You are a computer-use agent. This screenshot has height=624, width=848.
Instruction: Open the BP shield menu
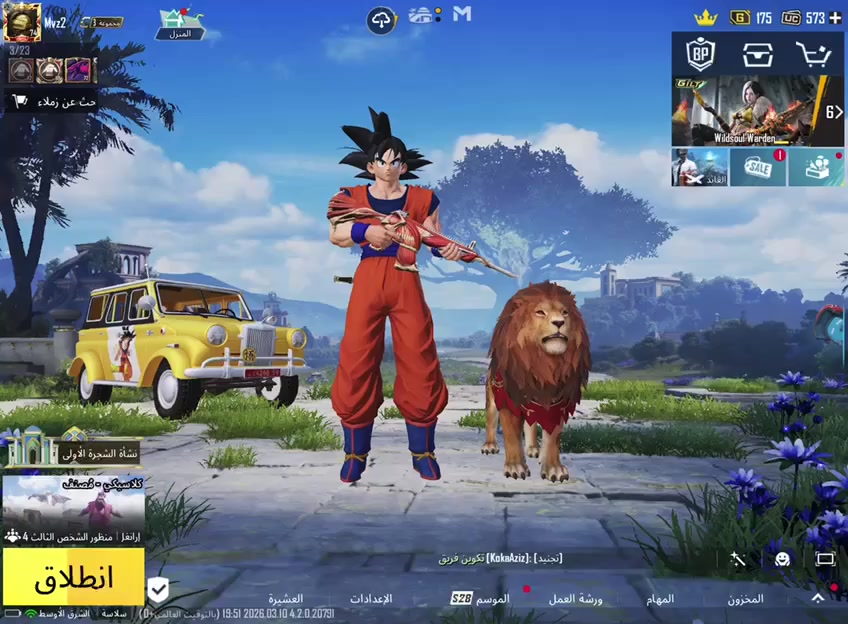(700, 55)
